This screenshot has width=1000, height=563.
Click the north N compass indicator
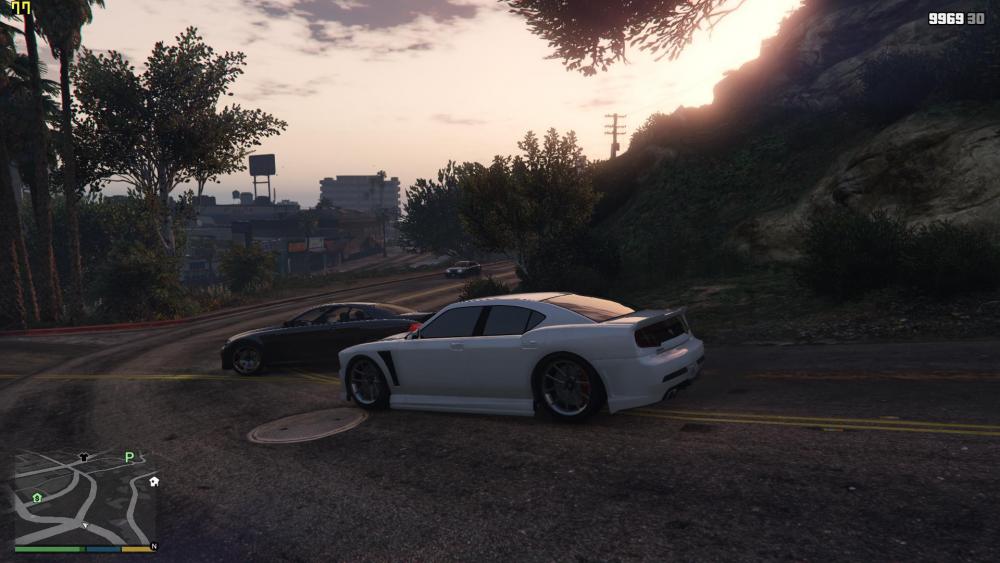[153, 547]
